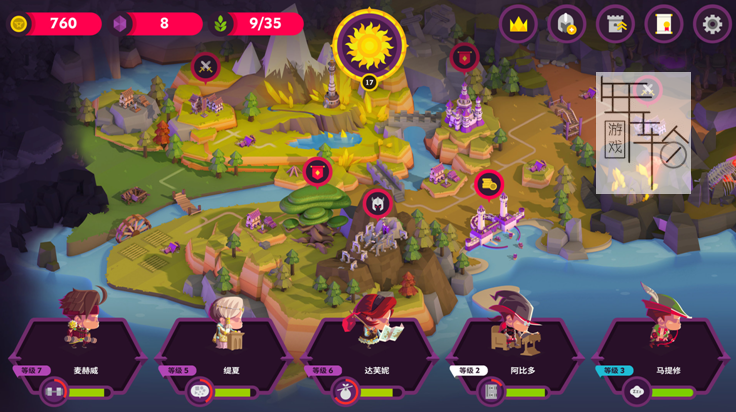Choose hero card 阿比多
This screenshot has height=412, width=736.
(x=514, y=355)
